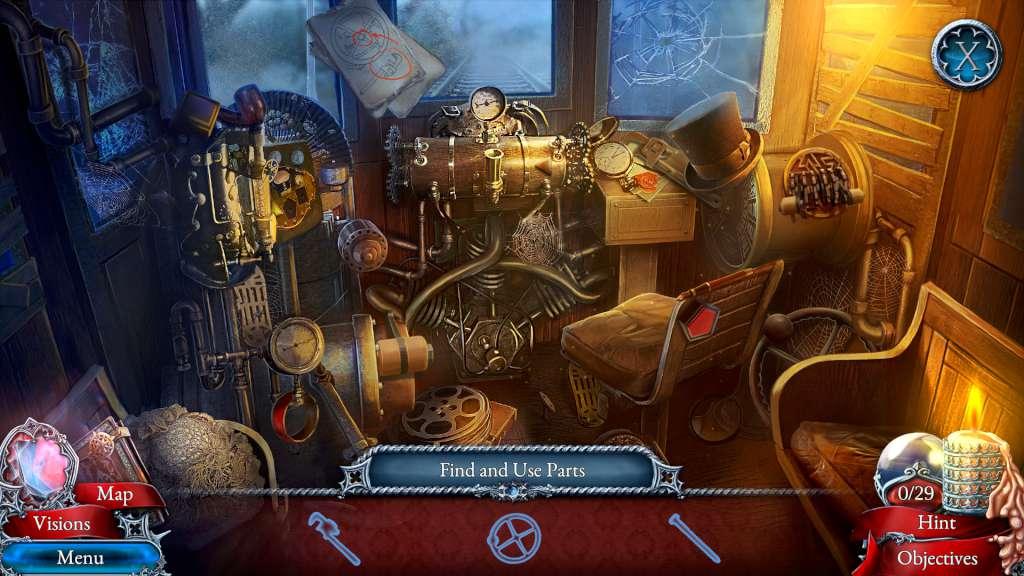Select the round valve wheel silhouette
The height and width of the screenshot is (576, 1024).
click(513, 537)
